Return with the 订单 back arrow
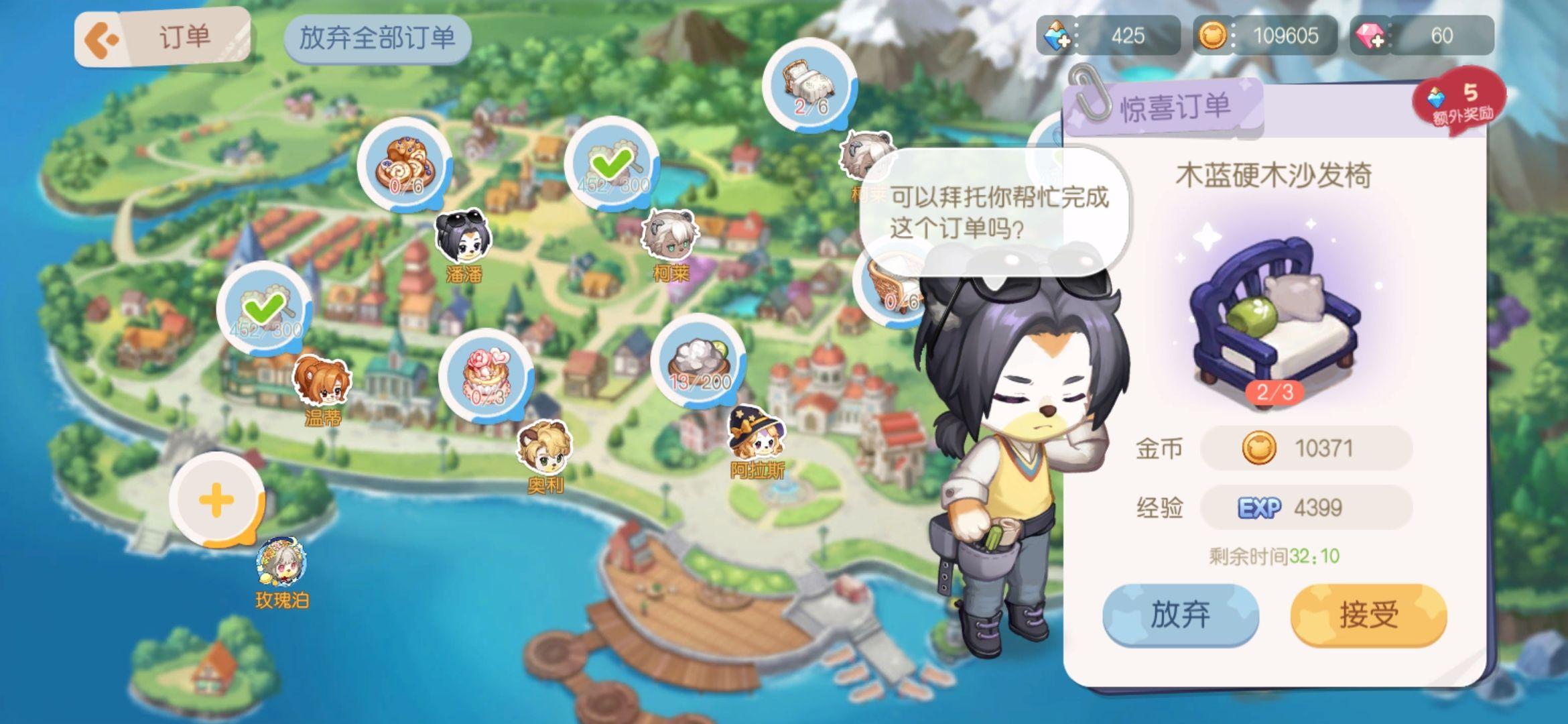The width and height of the screenshot is (1568, 724). pyautogui.click(x=99, y=38)
